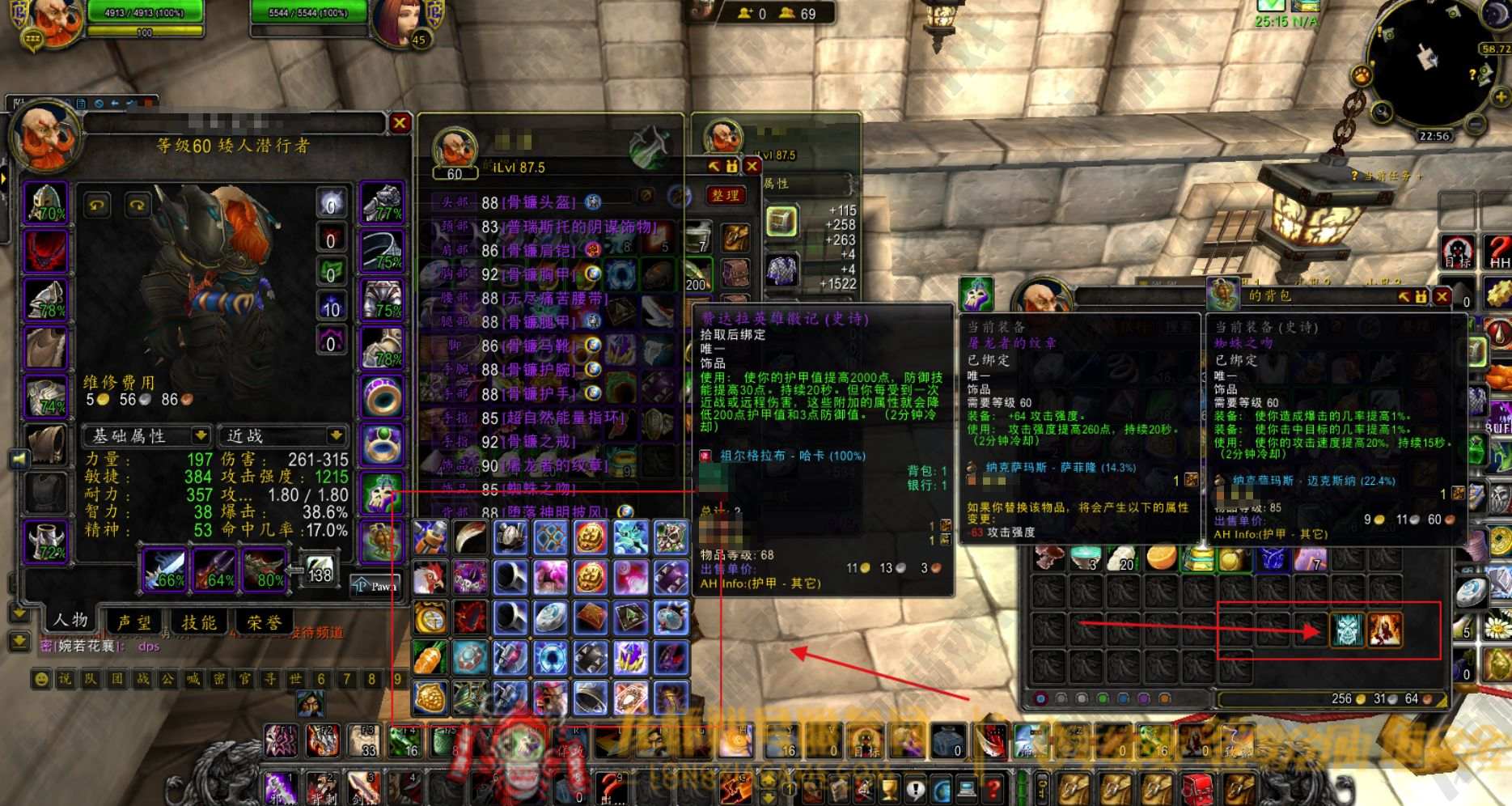This screenshot has height=806, width=1512.
Task: Open the 基础属性 stats dropdown
Action: click(x=147, y=436)
